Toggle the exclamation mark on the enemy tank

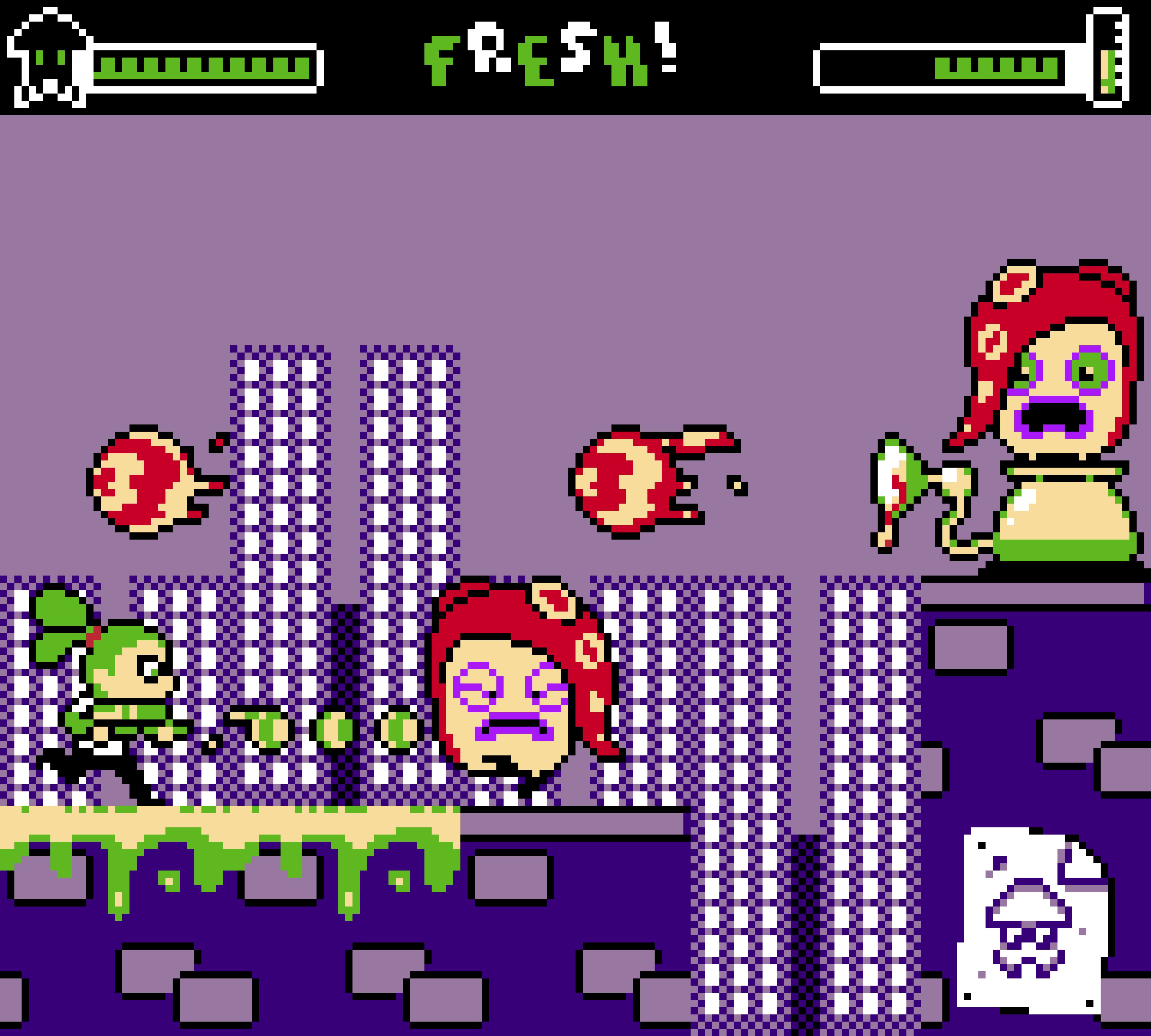coord(1107,68)
